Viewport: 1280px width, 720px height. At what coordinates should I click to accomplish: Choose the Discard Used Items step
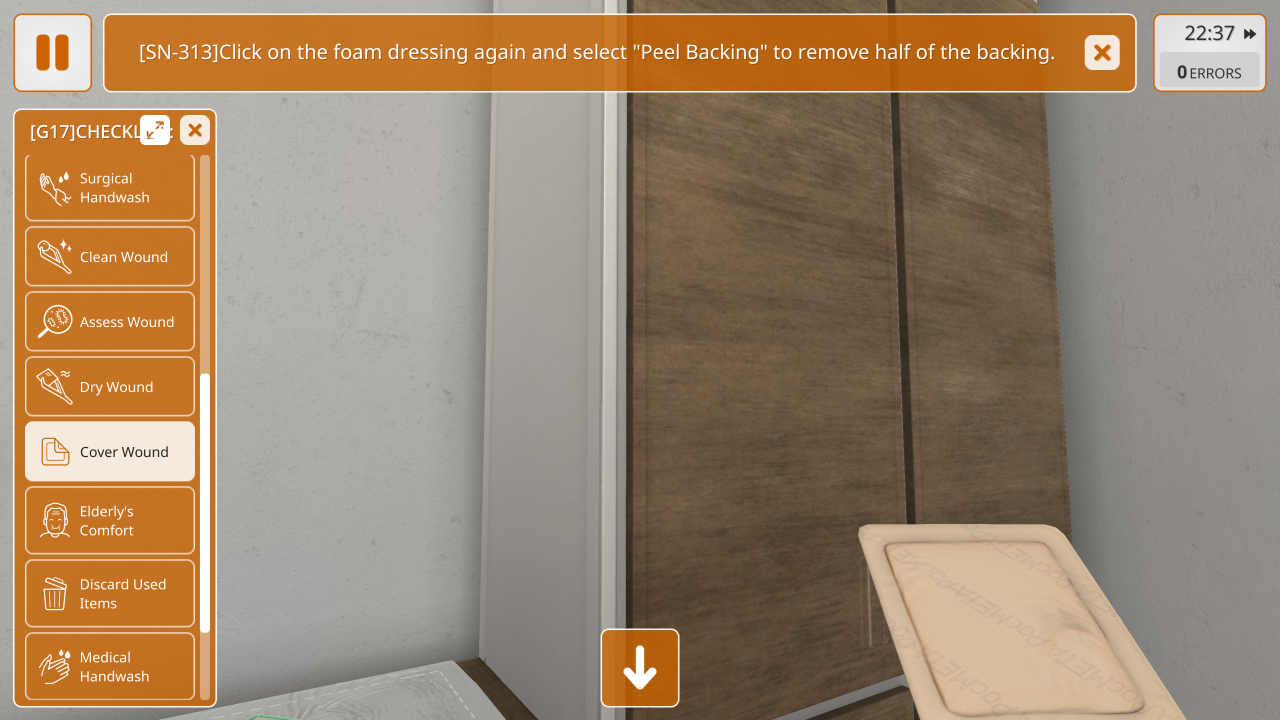[x=110, y=594]
